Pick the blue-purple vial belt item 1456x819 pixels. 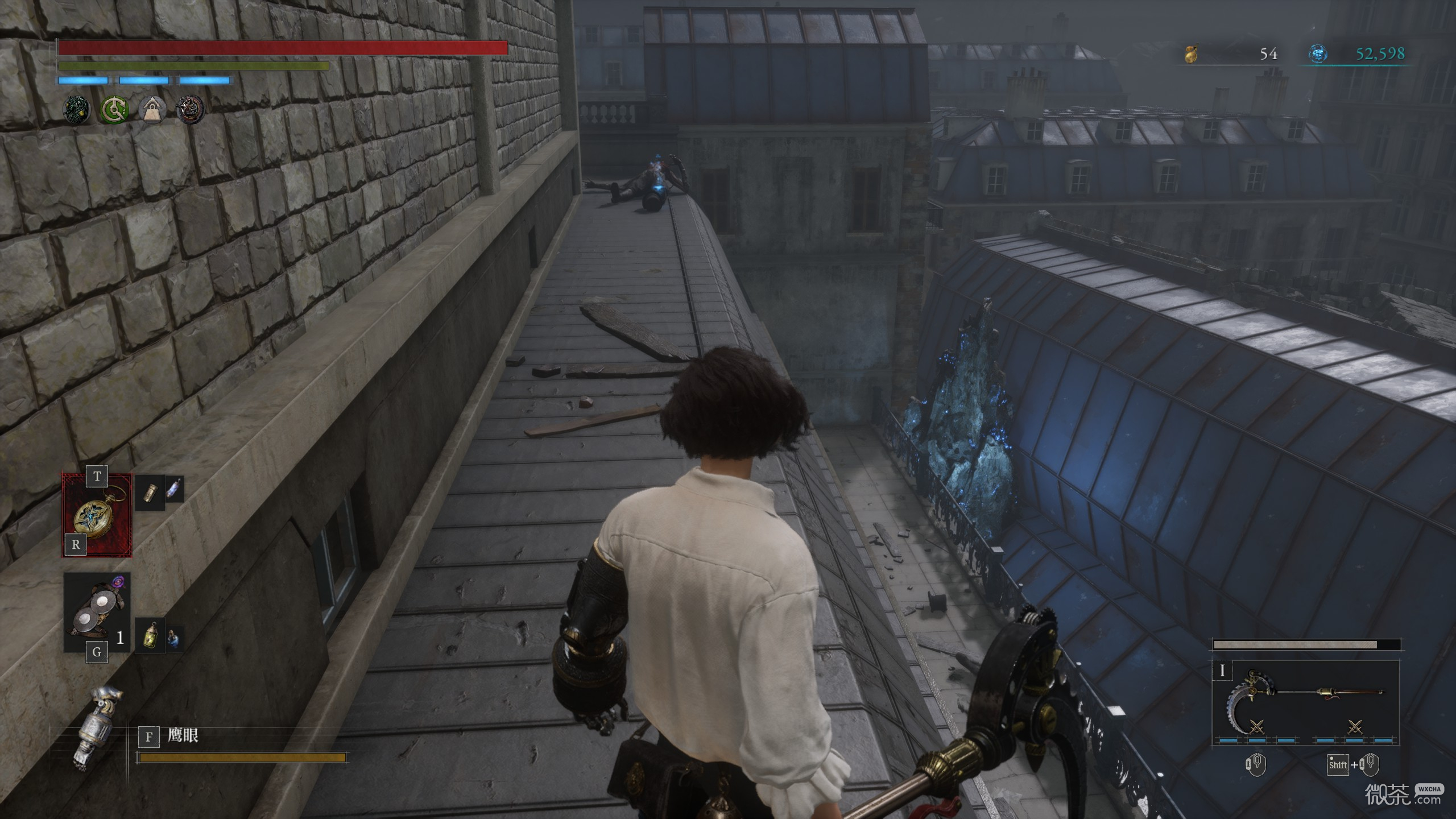click(174, 489)
